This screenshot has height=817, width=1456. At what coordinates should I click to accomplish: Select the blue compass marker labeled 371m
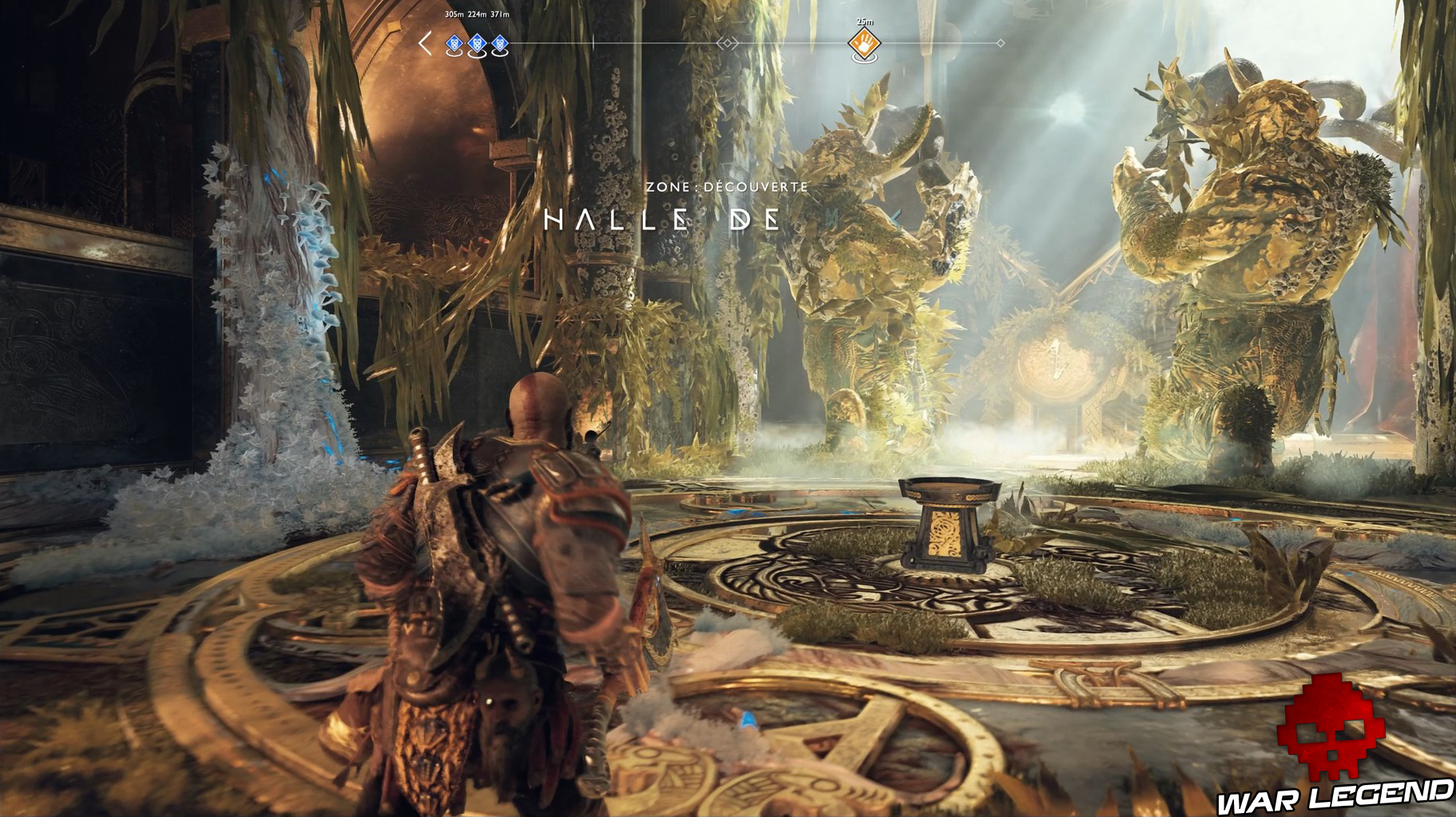pyautogui.click(x=500, y=44)
